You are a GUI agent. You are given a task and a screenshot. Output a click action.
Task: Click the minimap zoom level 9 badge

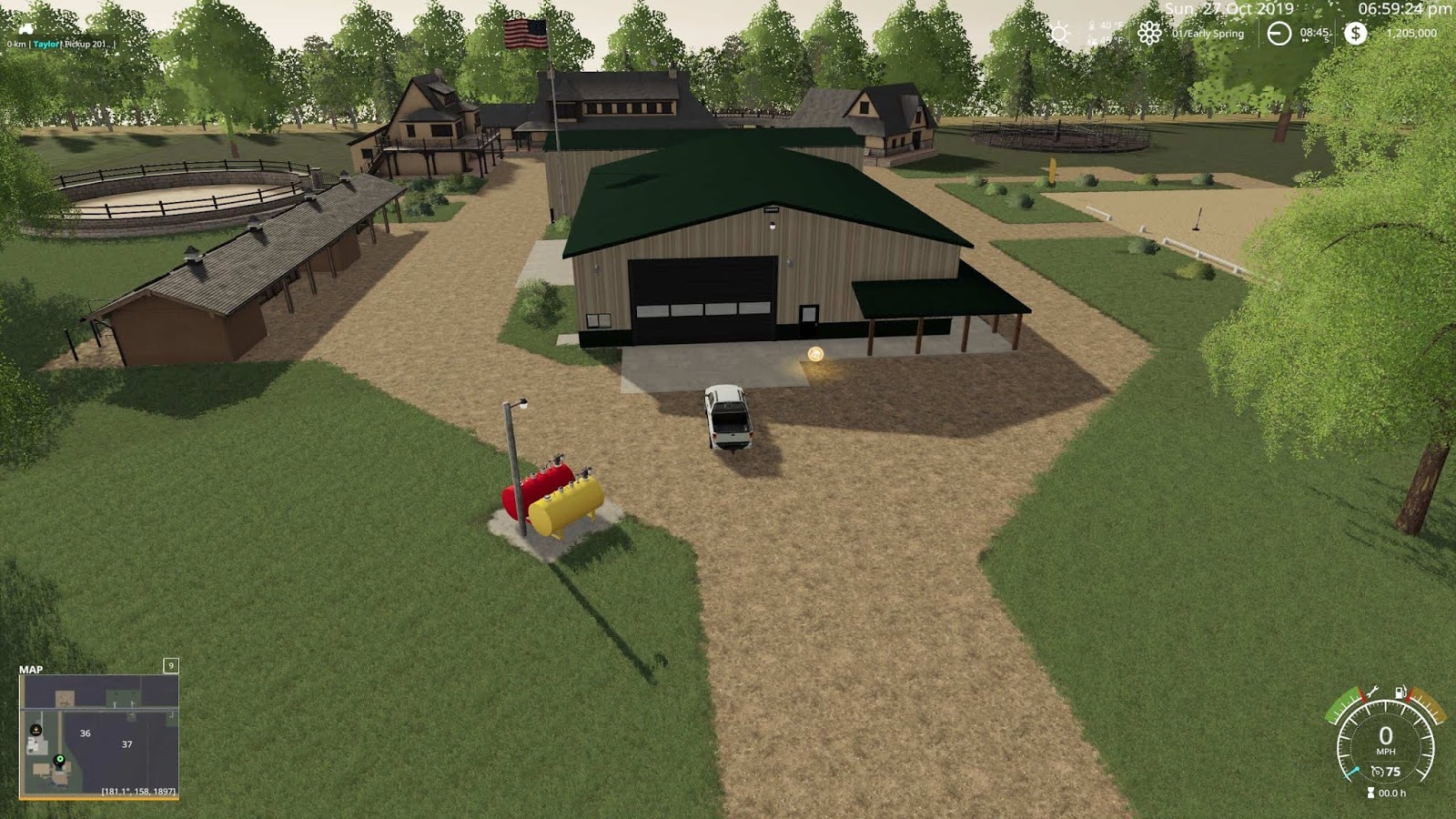coord(170,666)
